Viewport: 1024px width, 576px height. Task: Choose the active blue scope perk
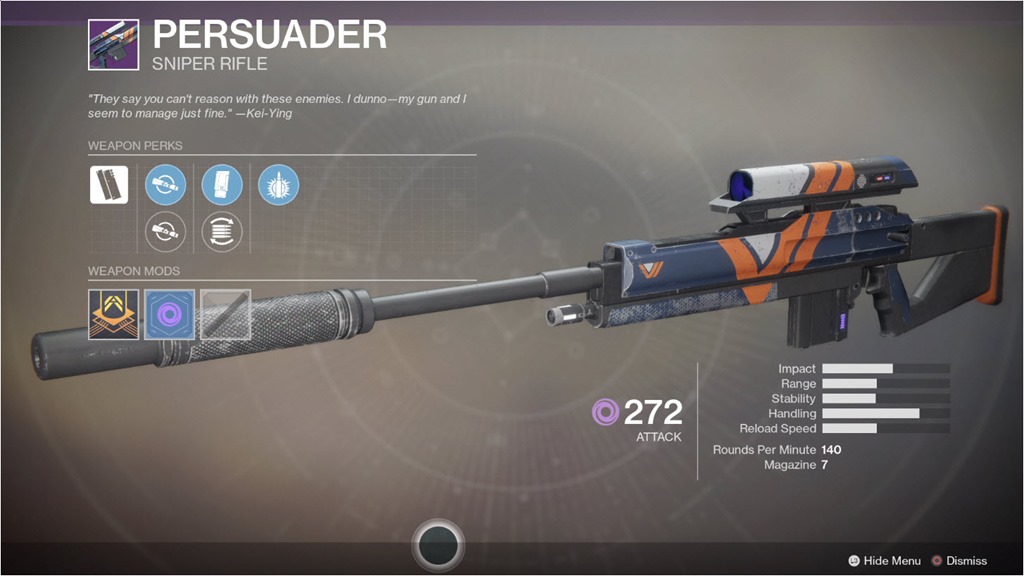point(165,185)
